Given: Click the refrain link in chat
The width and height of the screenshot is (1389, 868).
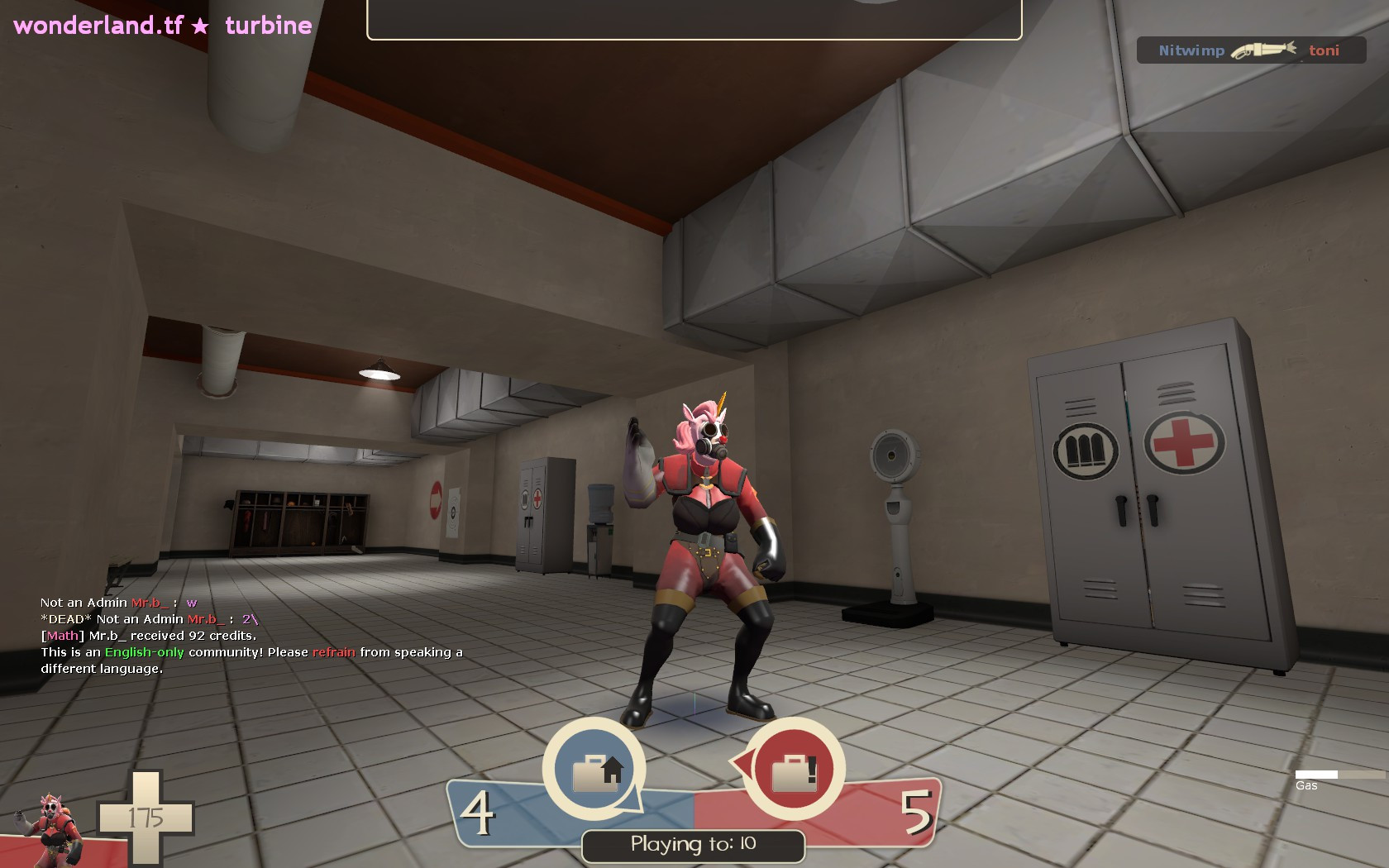Looking at the screenshot, I should click(x=333, y=652).
